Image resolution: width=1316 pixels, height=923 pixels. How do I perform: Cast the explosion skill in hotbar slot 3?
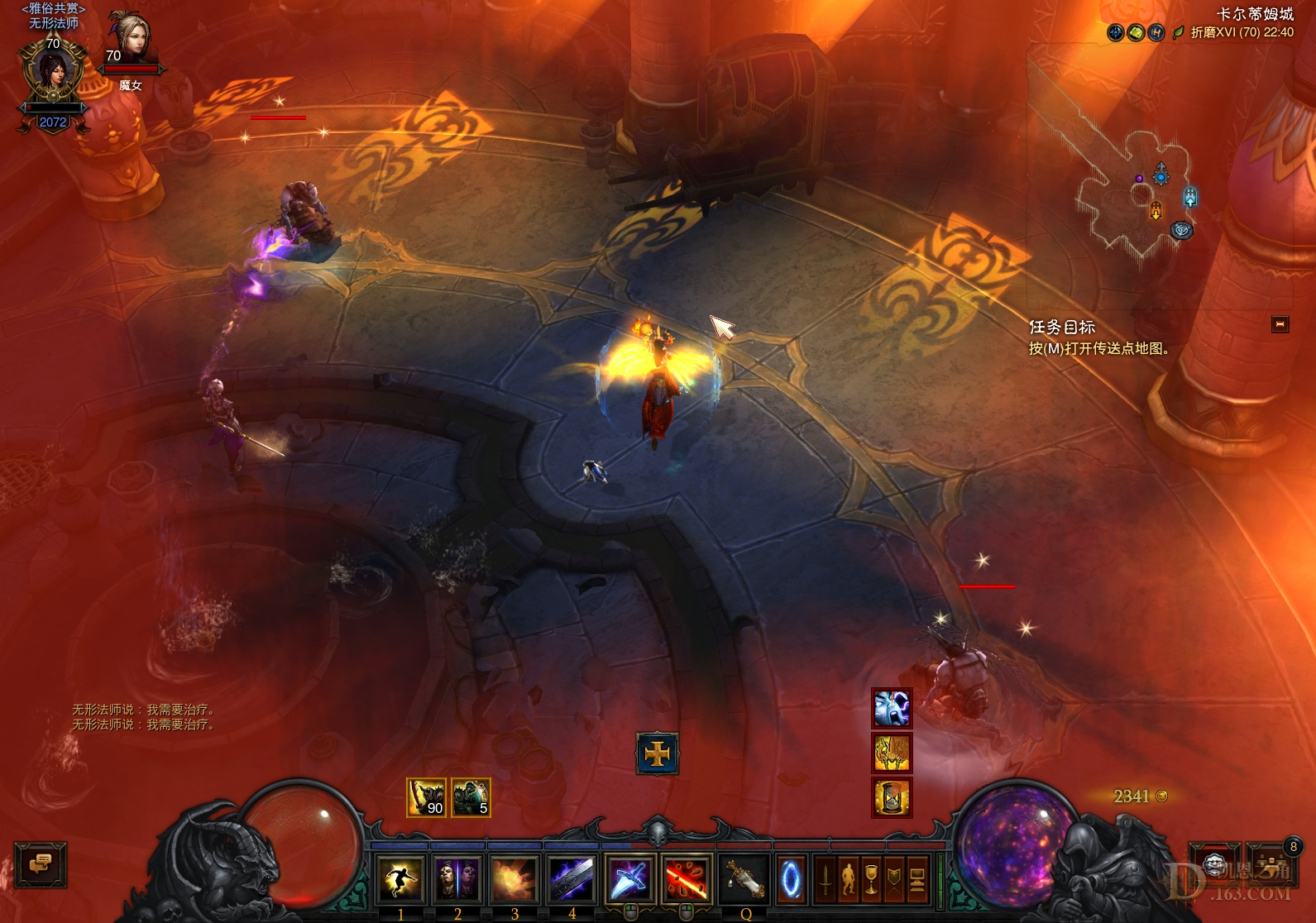514,879
